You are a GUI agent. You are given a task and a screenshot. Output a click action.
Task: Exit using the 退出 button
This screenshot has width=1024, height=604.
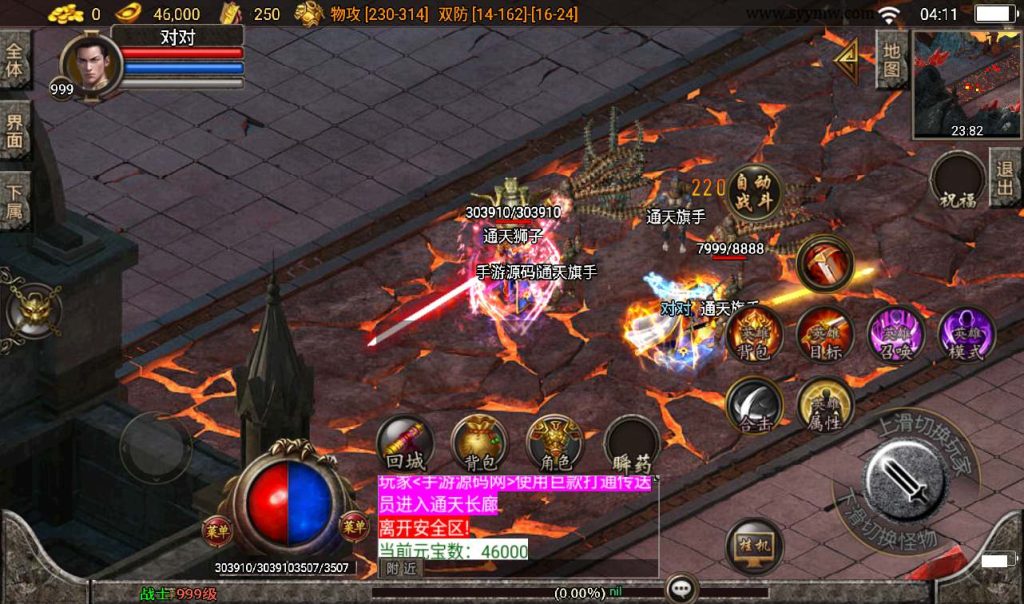click(x=1004, y=178)
